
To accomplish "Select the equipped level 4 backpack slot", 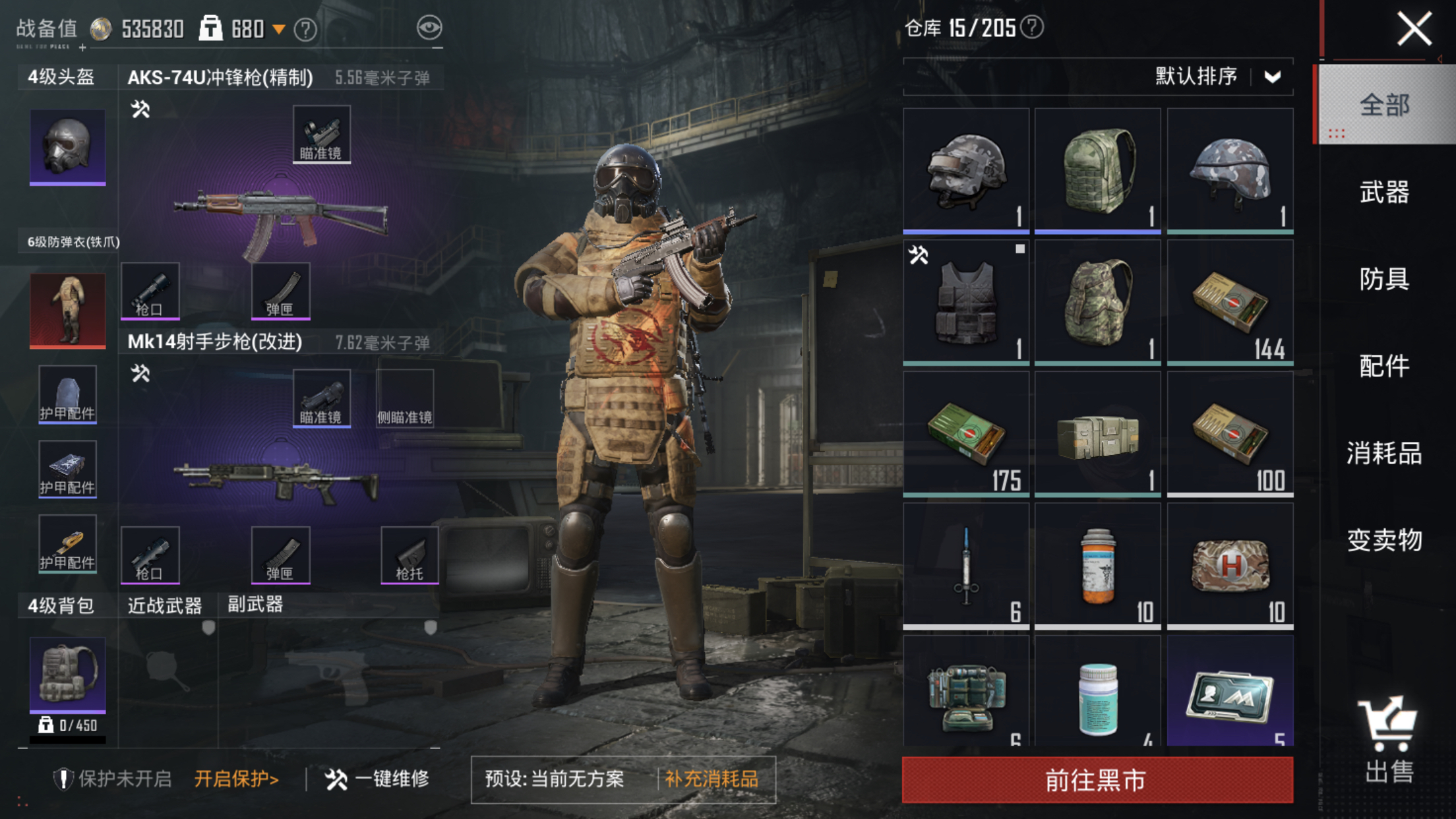I will pyautogui.click(x=67, y=674).
